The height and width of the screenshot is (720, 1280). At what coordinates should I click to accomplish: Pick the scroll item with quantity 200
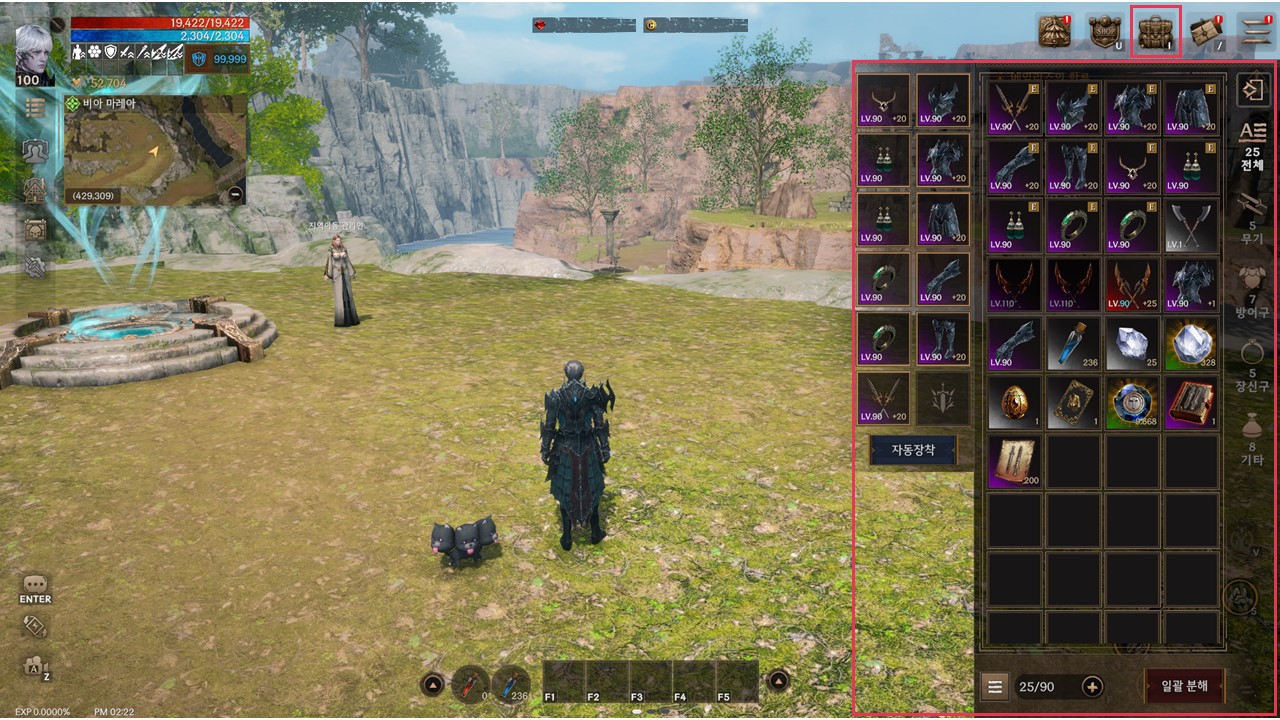1014,462
